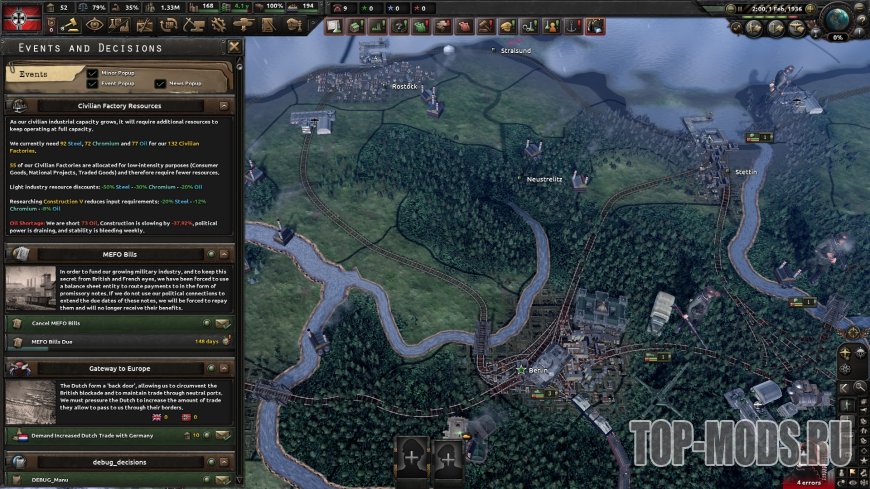This screenshot has width=870, height=489.
Task: Open the globe world tension indicator
Action: [x=839, y=20]
